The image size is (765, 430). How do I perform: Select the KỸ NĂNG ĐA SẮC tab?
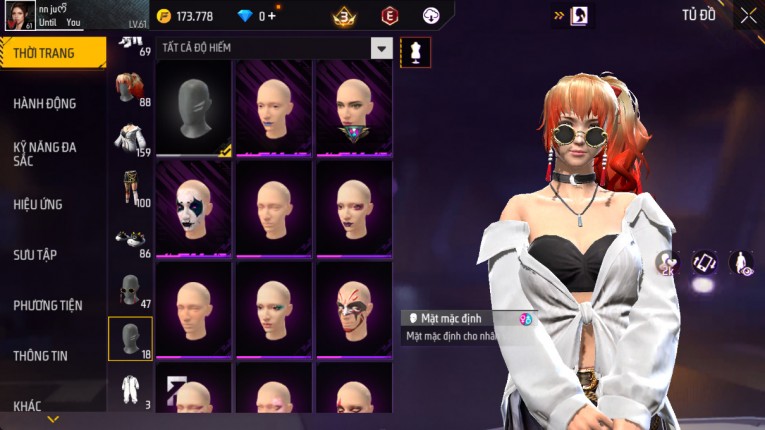[x=45, y=153]
